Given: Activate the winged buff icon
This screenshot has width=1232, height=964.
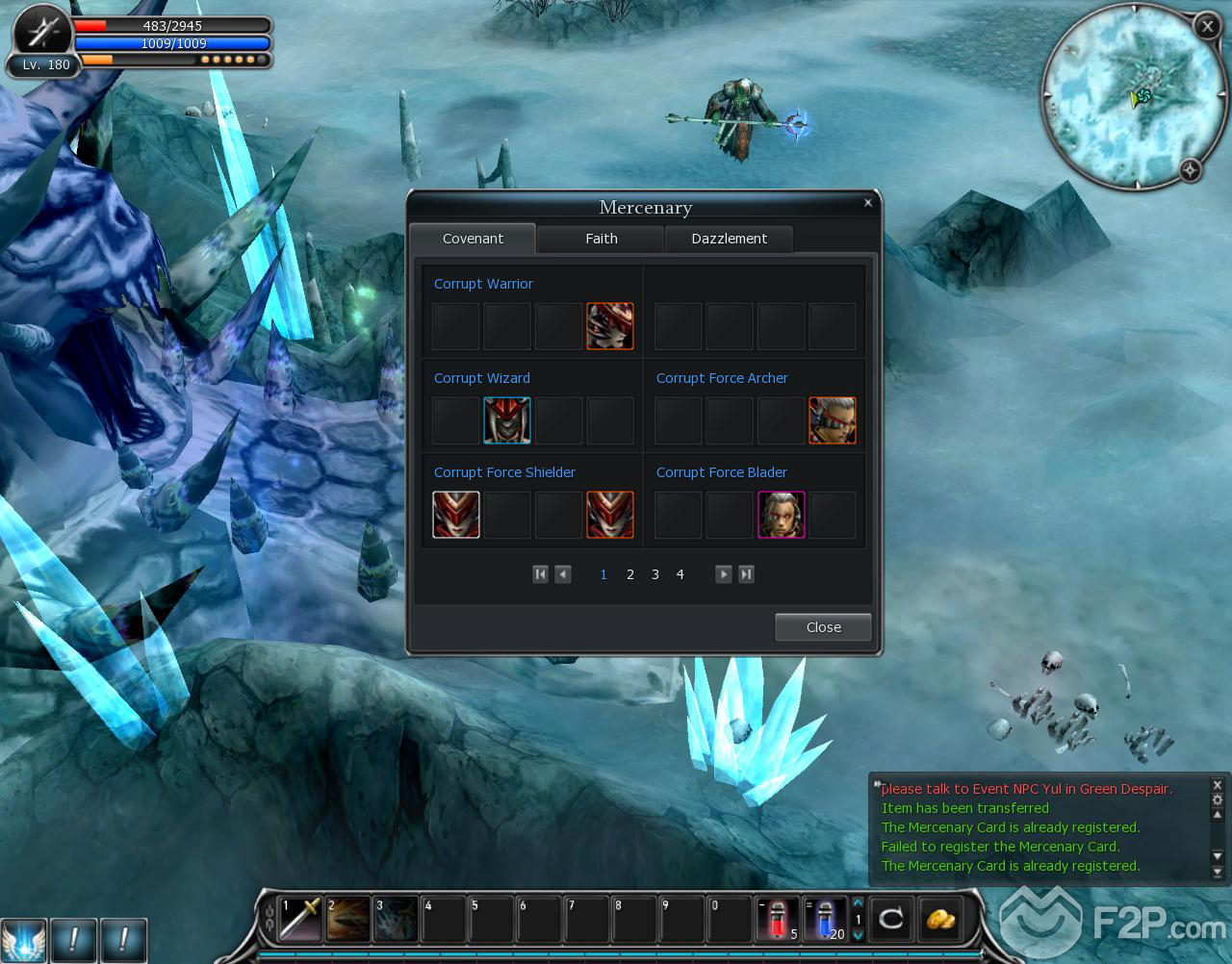Looking at the screenshot, I should [23, 939].
